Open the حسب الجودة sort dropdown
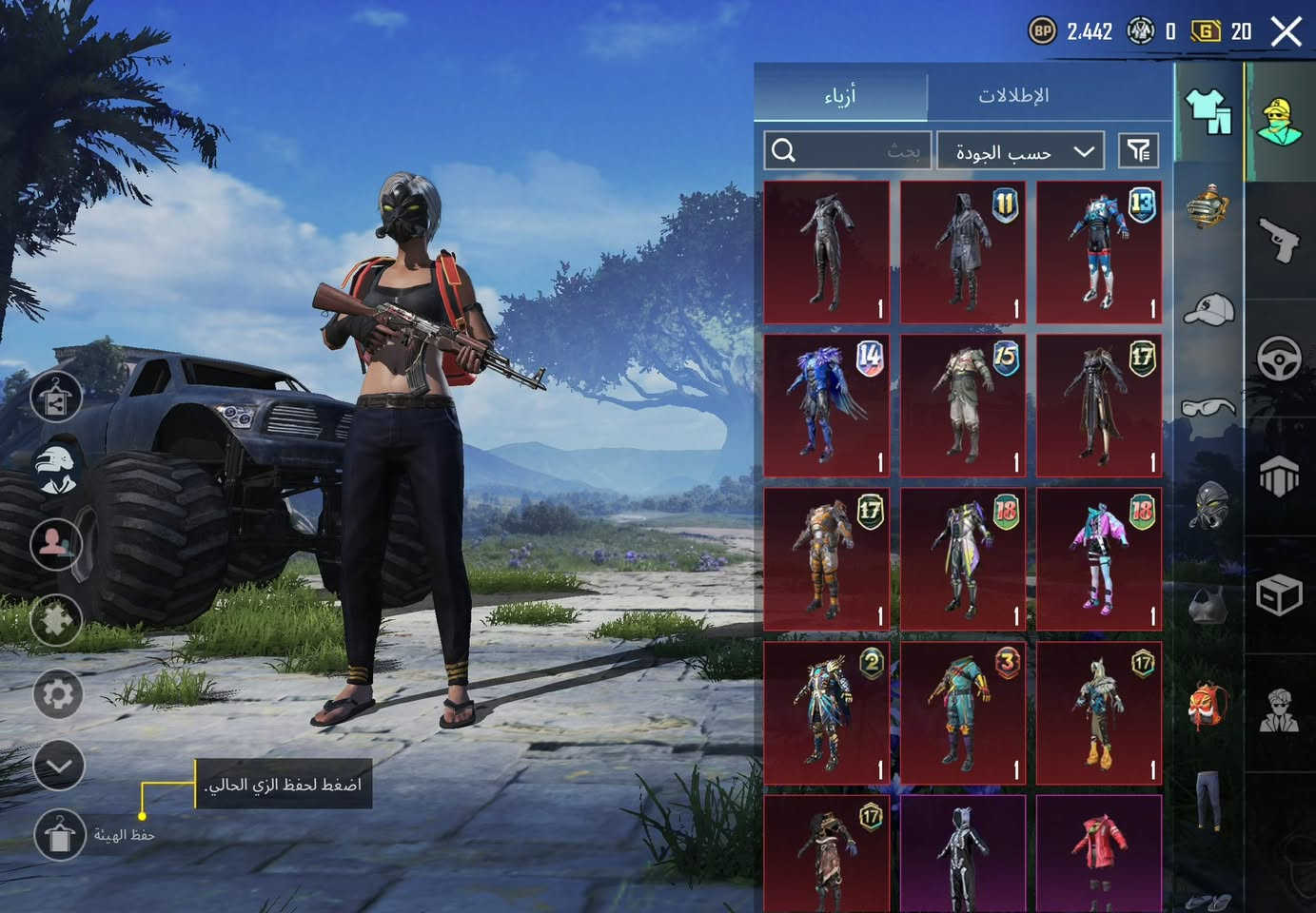The image size is (1316, 913). [1020, 151]
